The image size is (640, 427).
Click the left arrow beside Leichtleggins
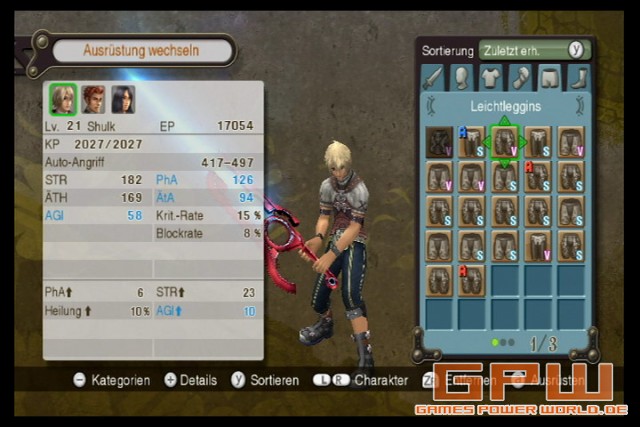tap(431, 104)
